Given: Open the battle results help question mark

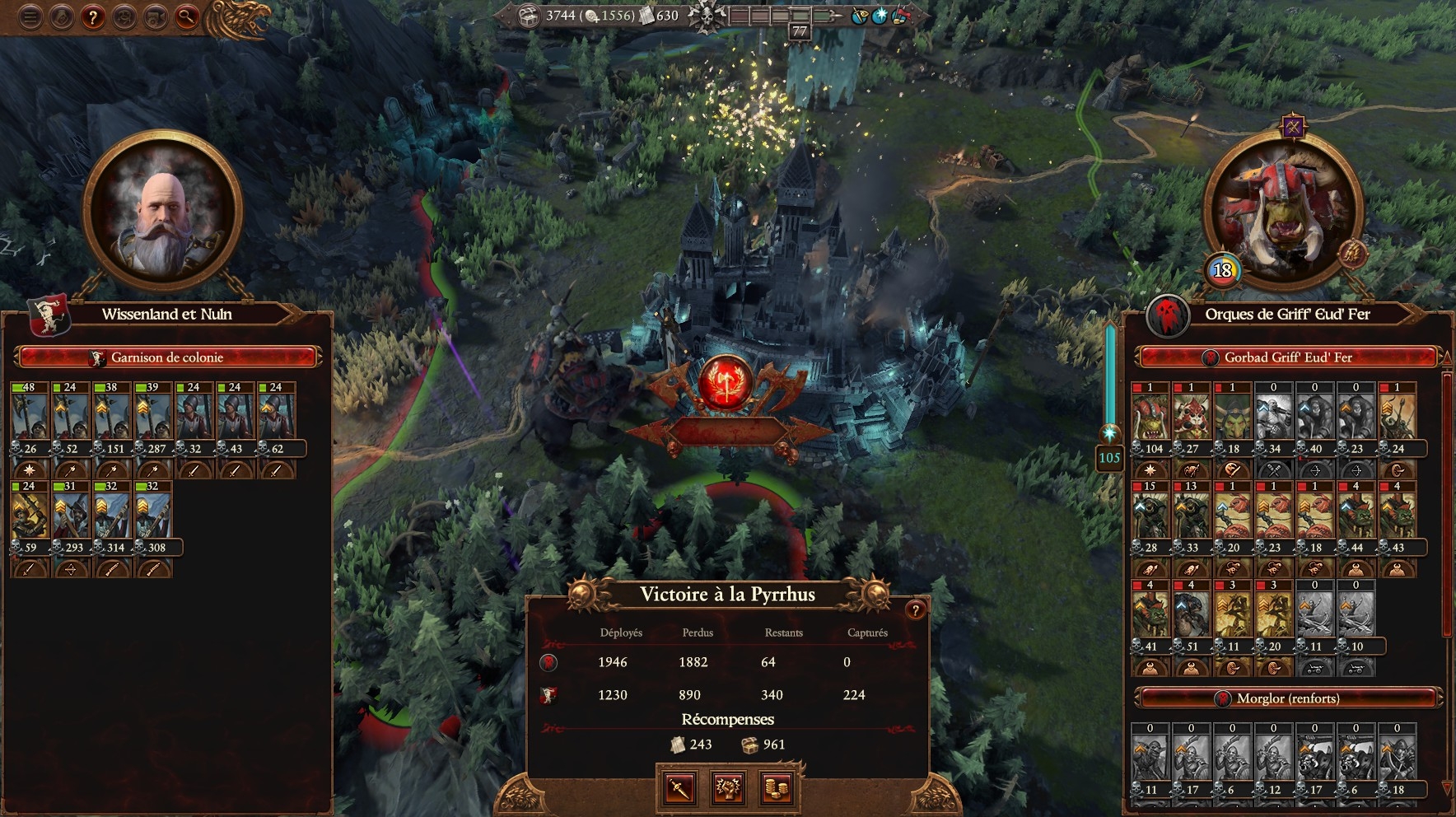Looking at the screenshot, I should coord(915,610).
